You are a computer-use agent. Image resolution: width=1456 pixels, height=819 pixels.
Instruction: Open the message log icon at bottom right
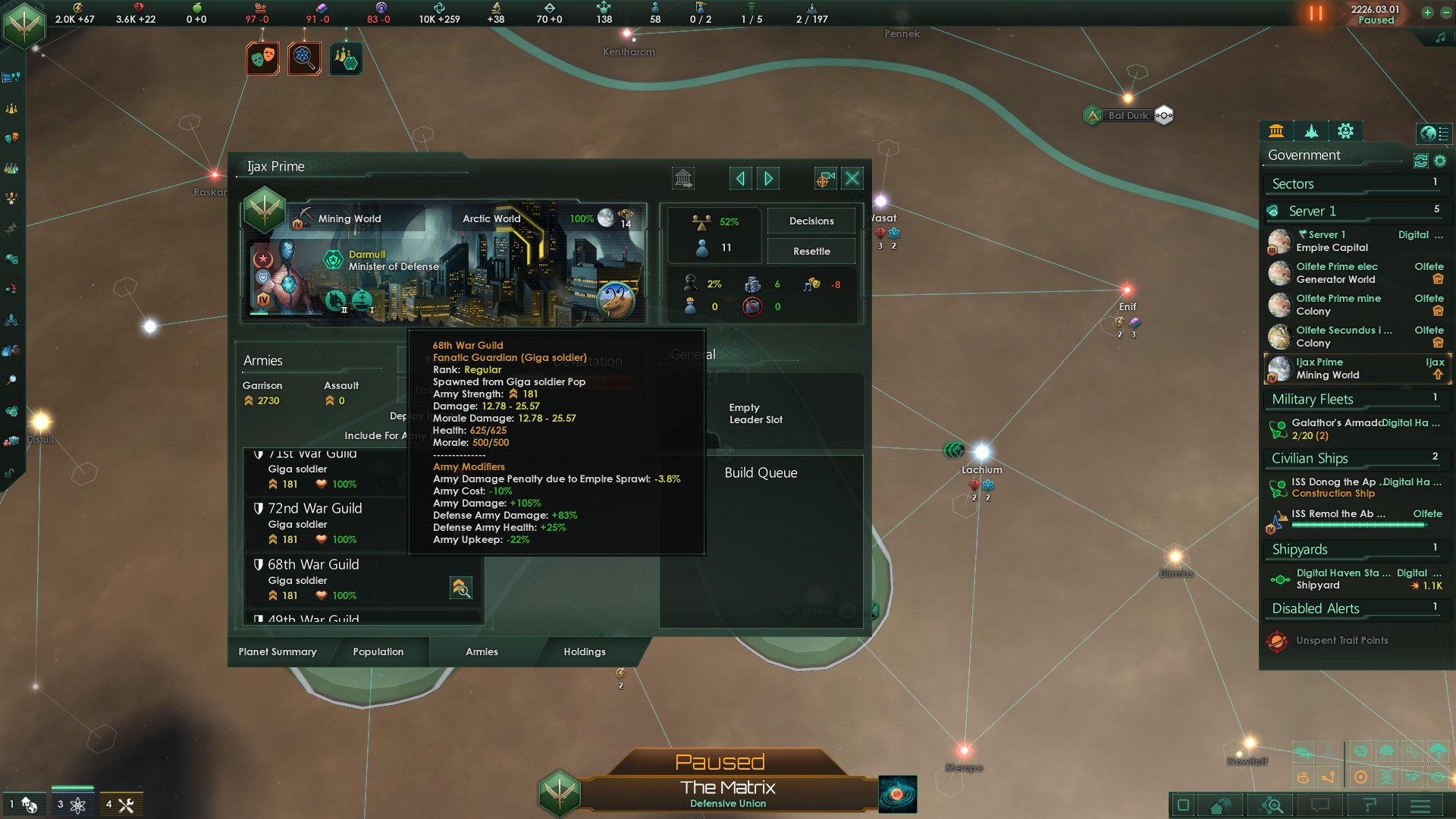(x=1319, y=806)
